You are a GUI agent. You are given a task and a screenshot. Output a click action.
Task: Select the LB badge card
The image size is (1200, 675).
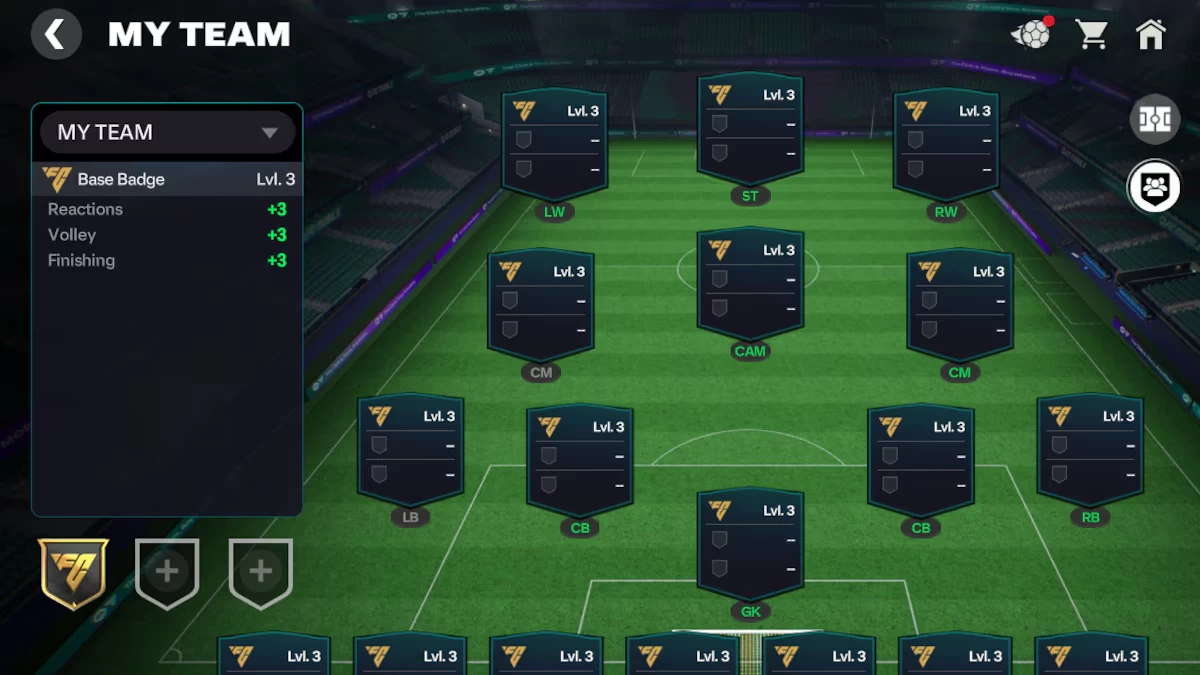click(x=410, y=451)
